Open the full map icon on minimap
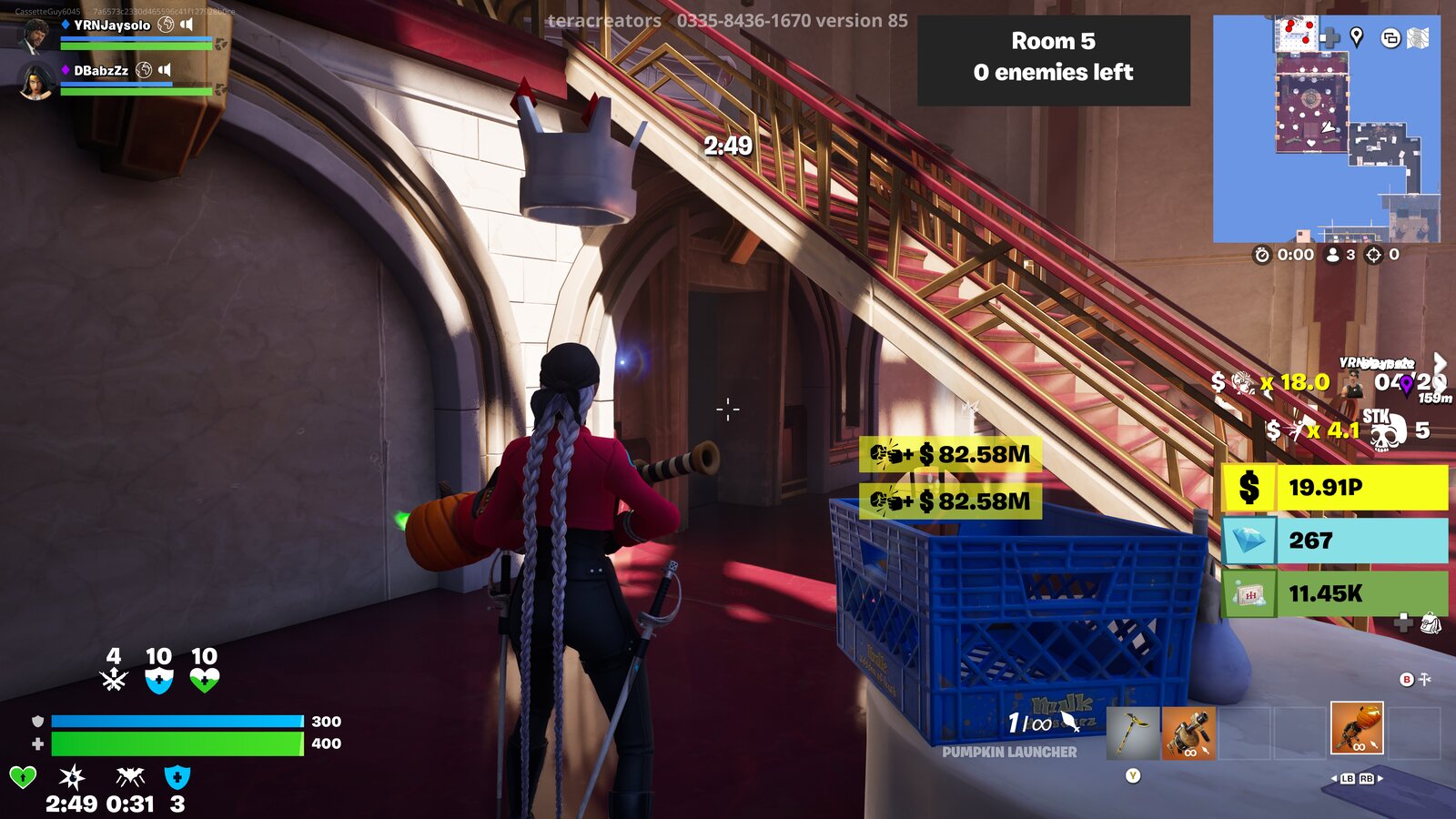Image resolution: width=1456 pixels, height=819 pixels. tap(1418, 37)
